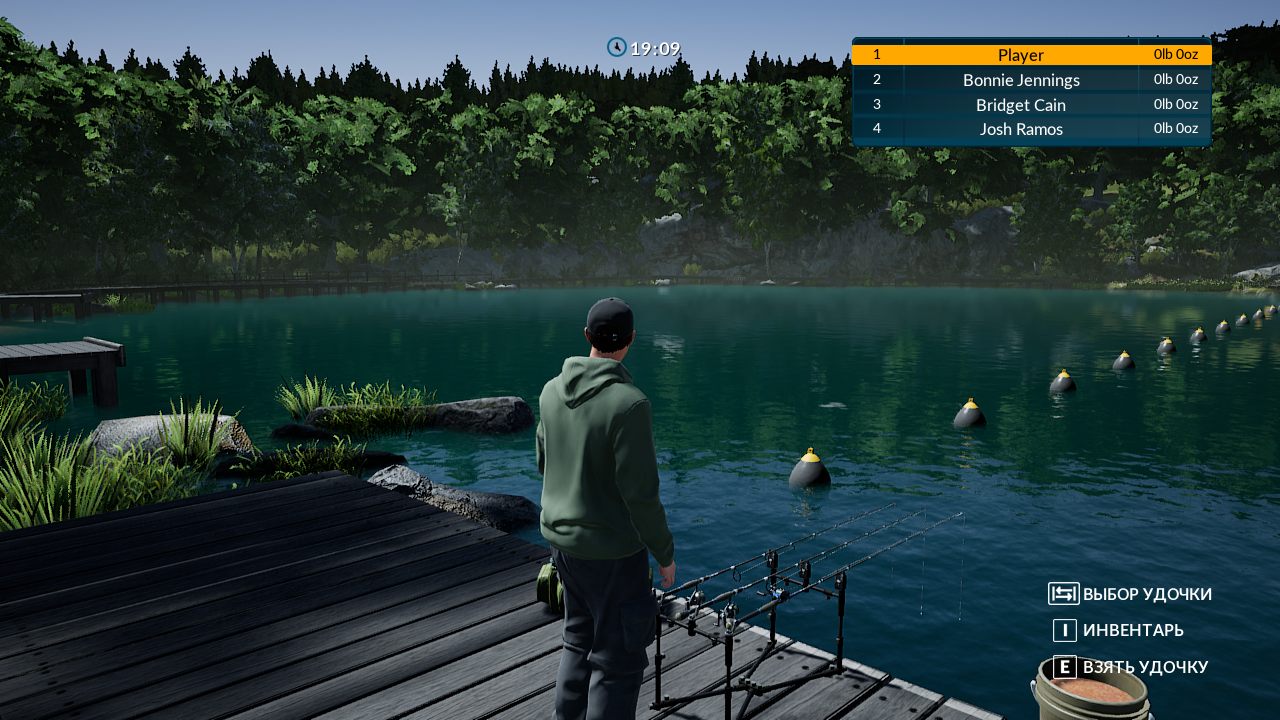Viewport: 1280px width, 720px height.
Task: Select Bonnie Jennings in the leaderboard
Action: tap(1021, 80)
